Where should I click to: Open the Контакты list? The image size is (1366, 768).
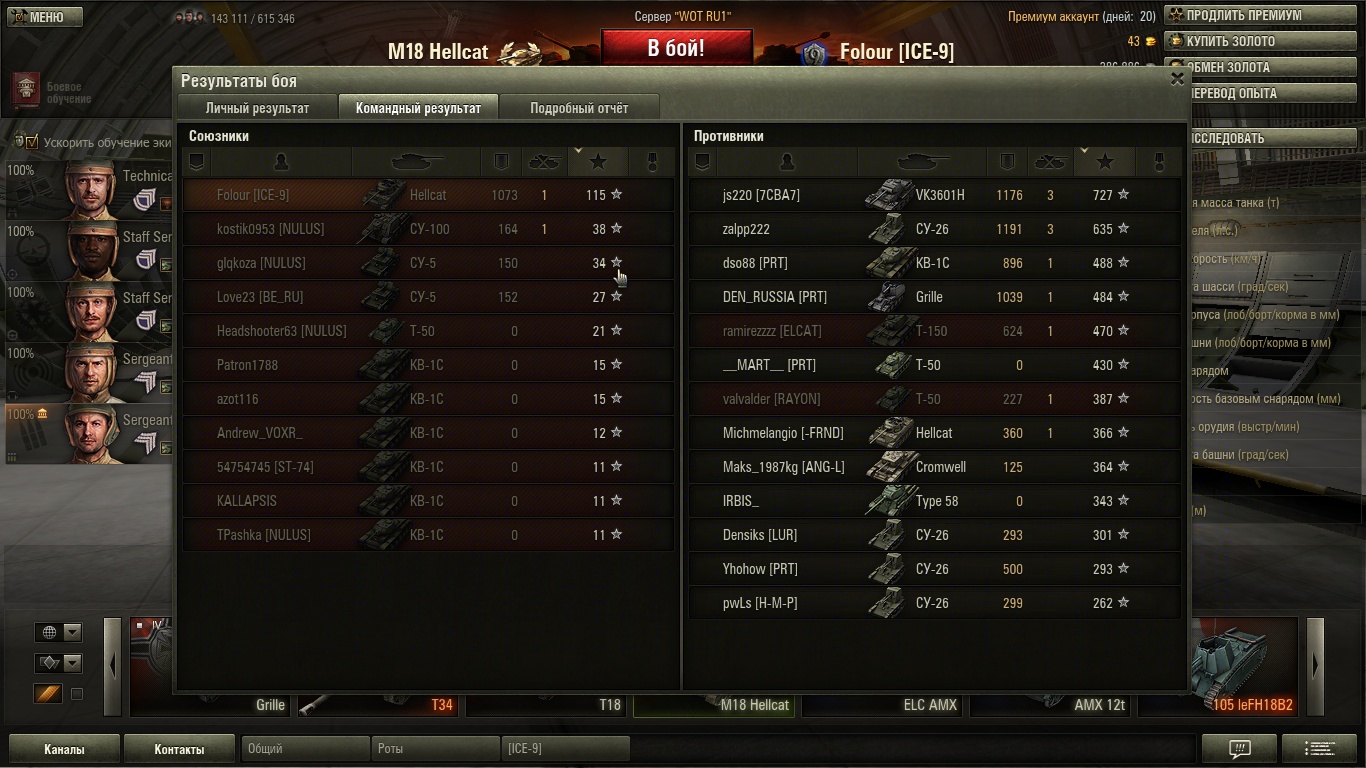[179, 749]
